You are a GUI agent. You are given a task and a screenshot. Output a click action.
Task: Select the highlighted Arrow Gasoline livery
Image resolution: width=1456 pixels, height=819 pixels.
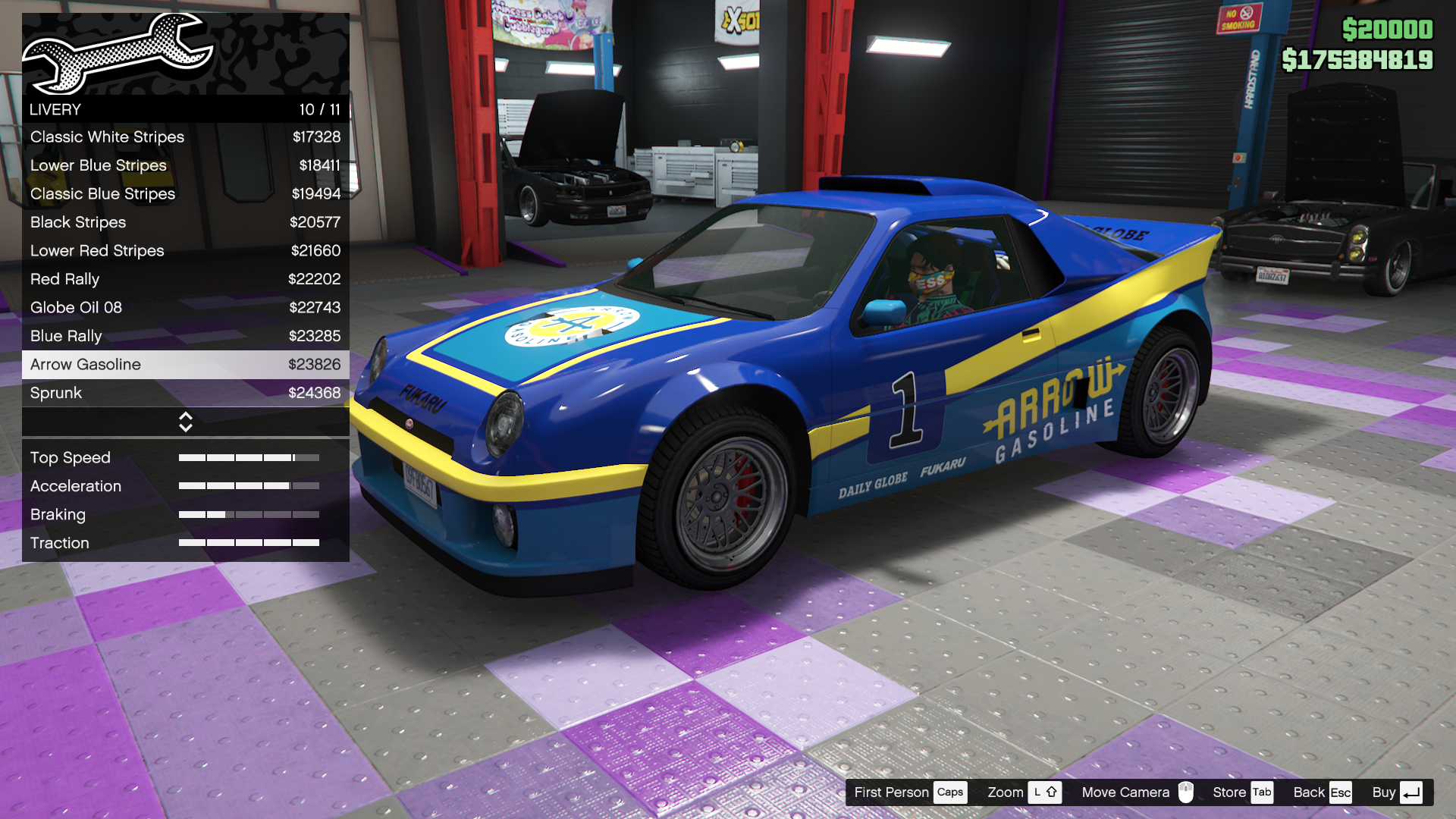(185, 364)
